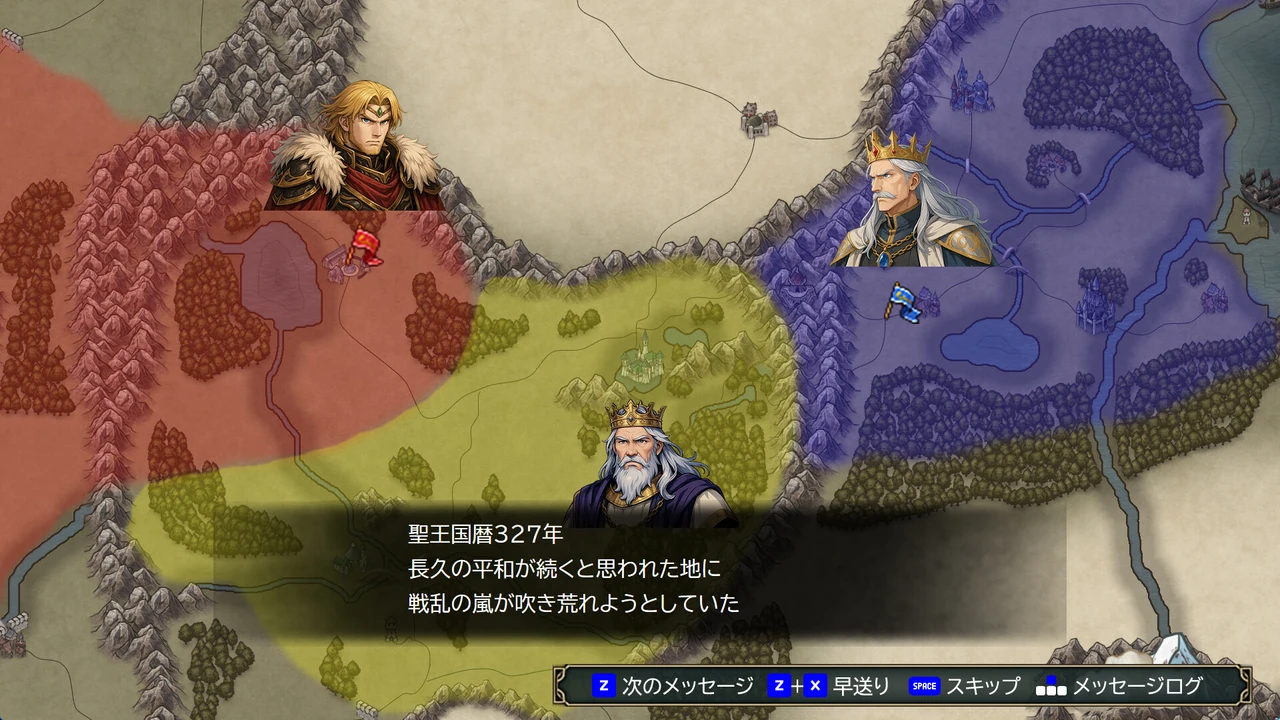
Task: Click the X key icon in the hint bar
Action: tap(814, 685)
